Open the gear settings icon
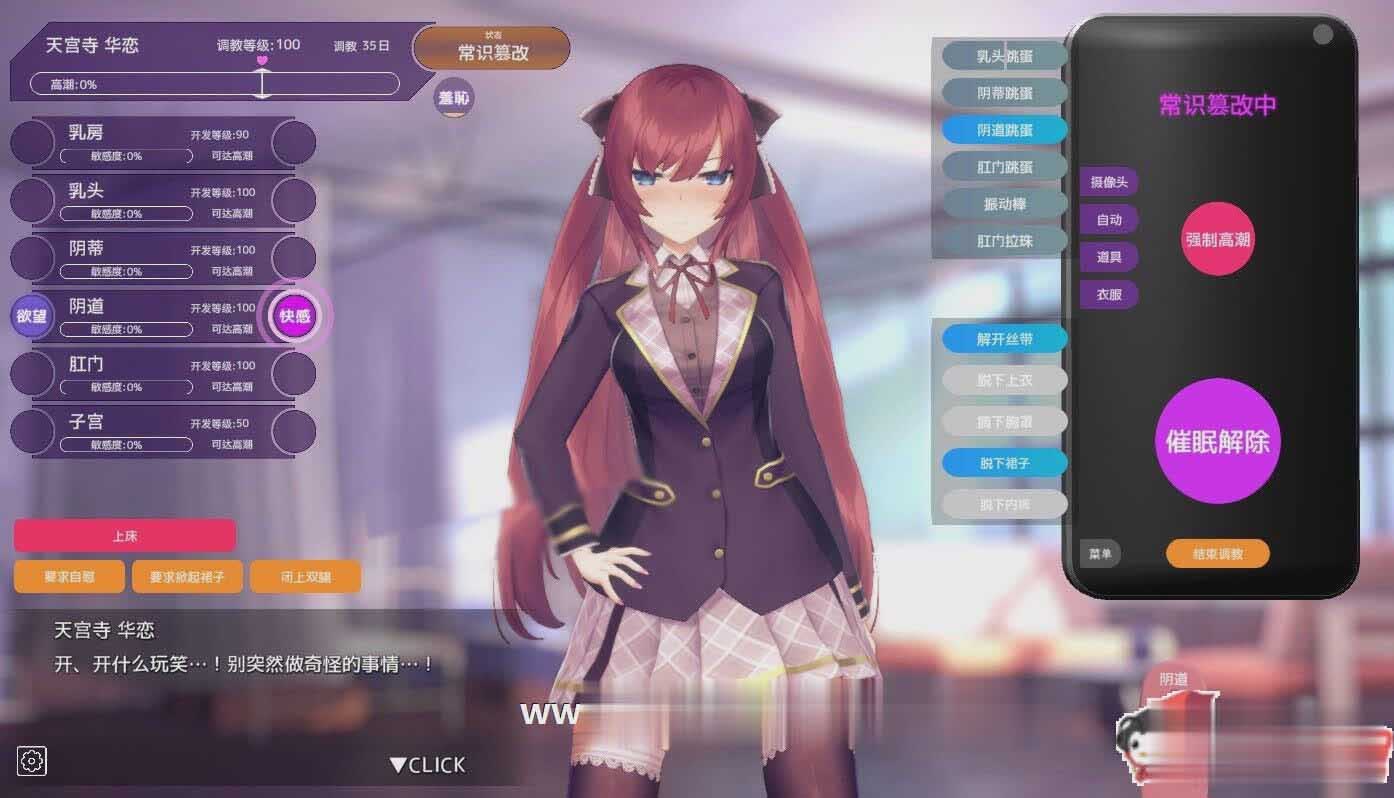The width and height of the screenshot is (1394, 798). [x=32, y=761]
